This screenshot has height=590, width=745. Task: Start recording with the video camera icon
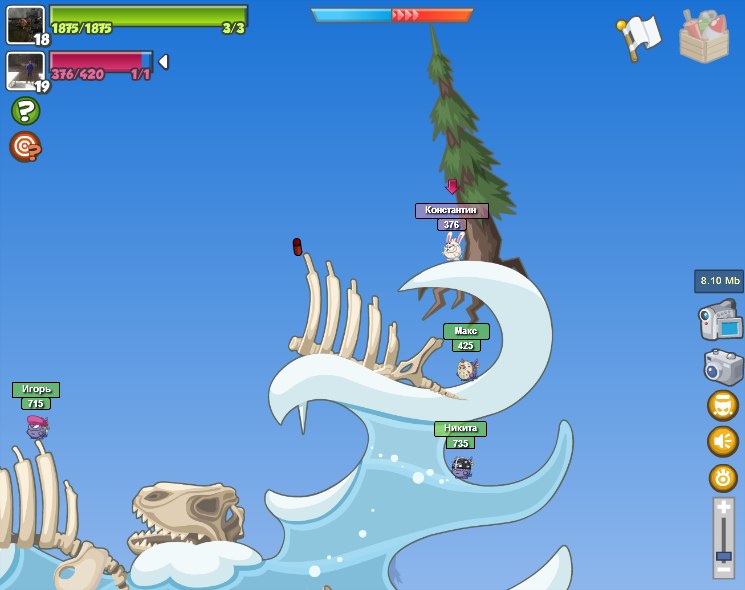[720, 321]
